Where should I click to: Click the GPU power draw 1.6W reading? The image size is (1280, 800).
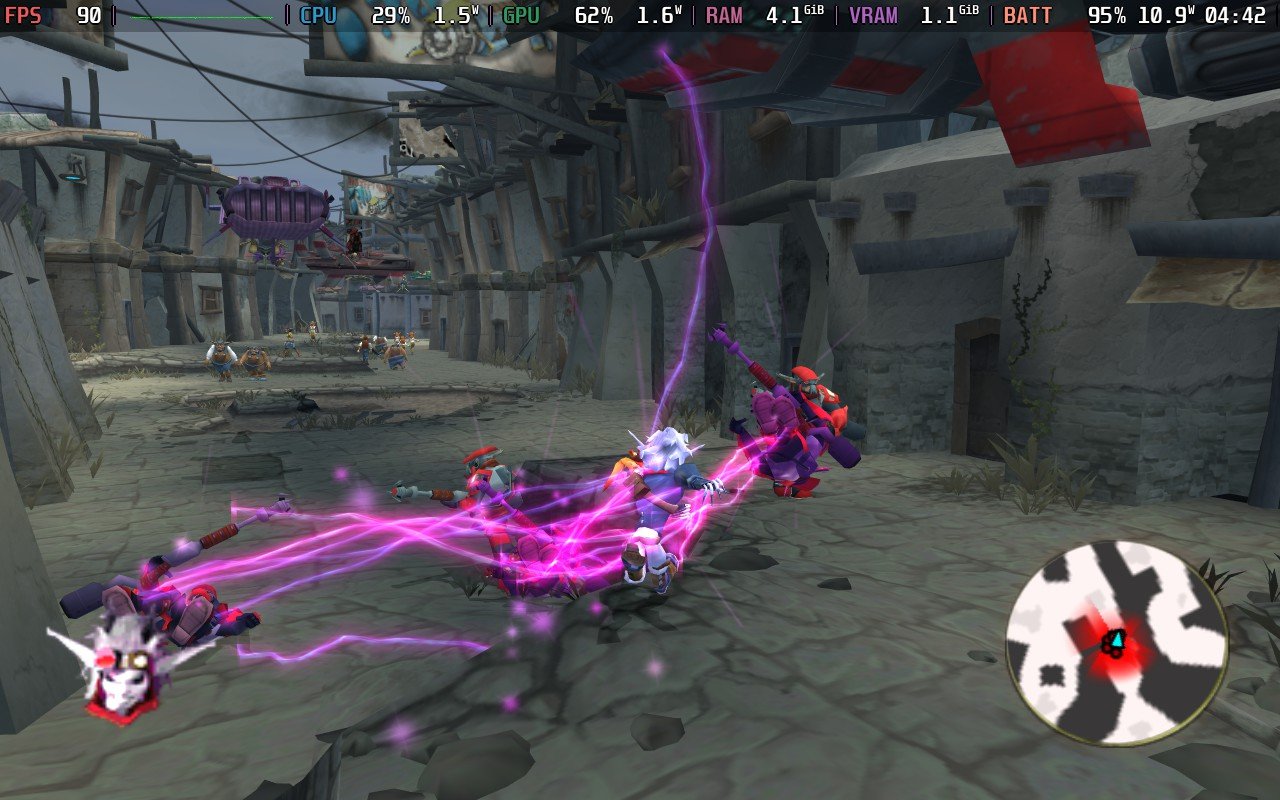659,15
